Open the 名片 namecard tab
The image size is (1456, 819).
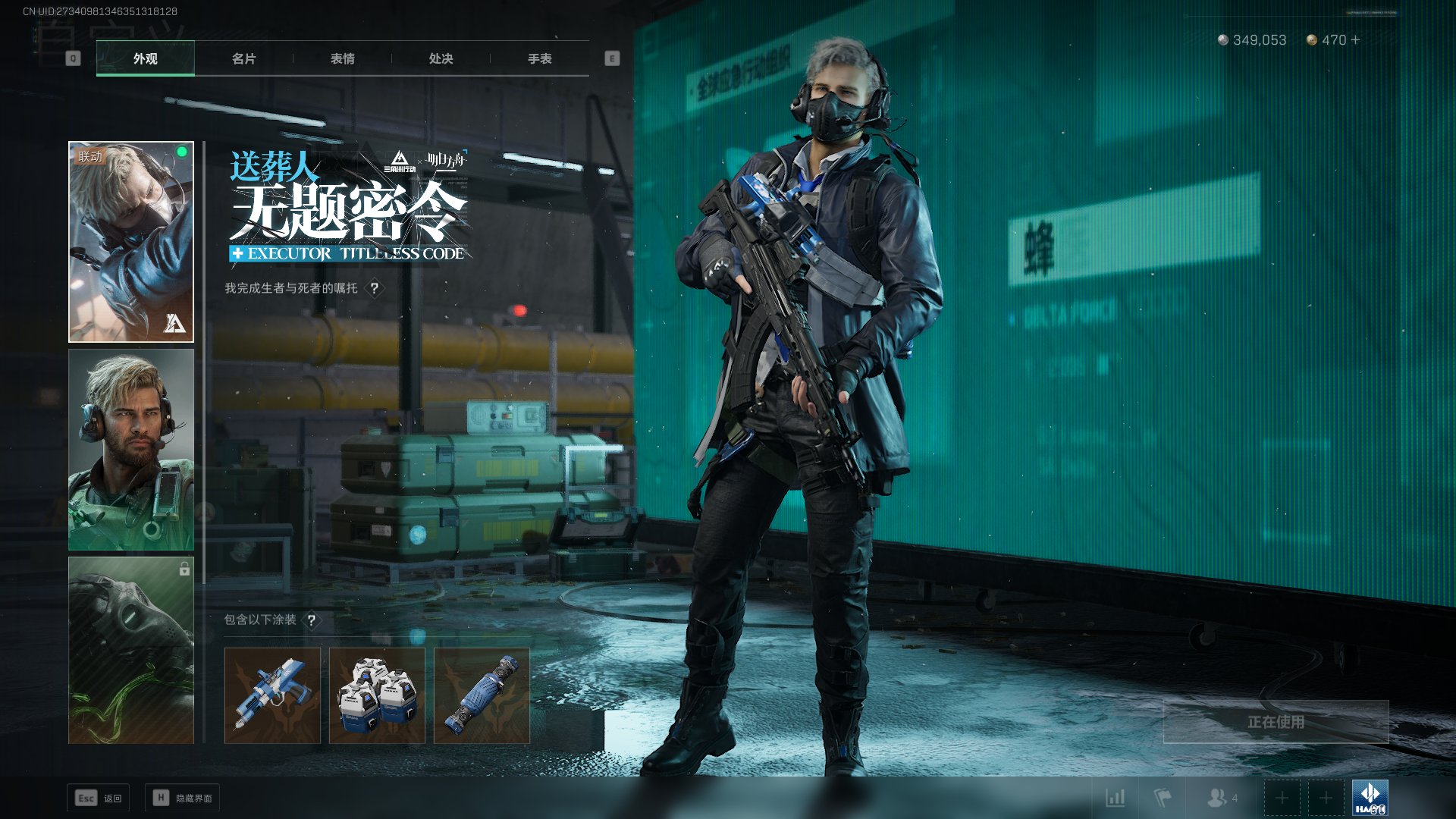pyautogui.click(x=243, y=58)
